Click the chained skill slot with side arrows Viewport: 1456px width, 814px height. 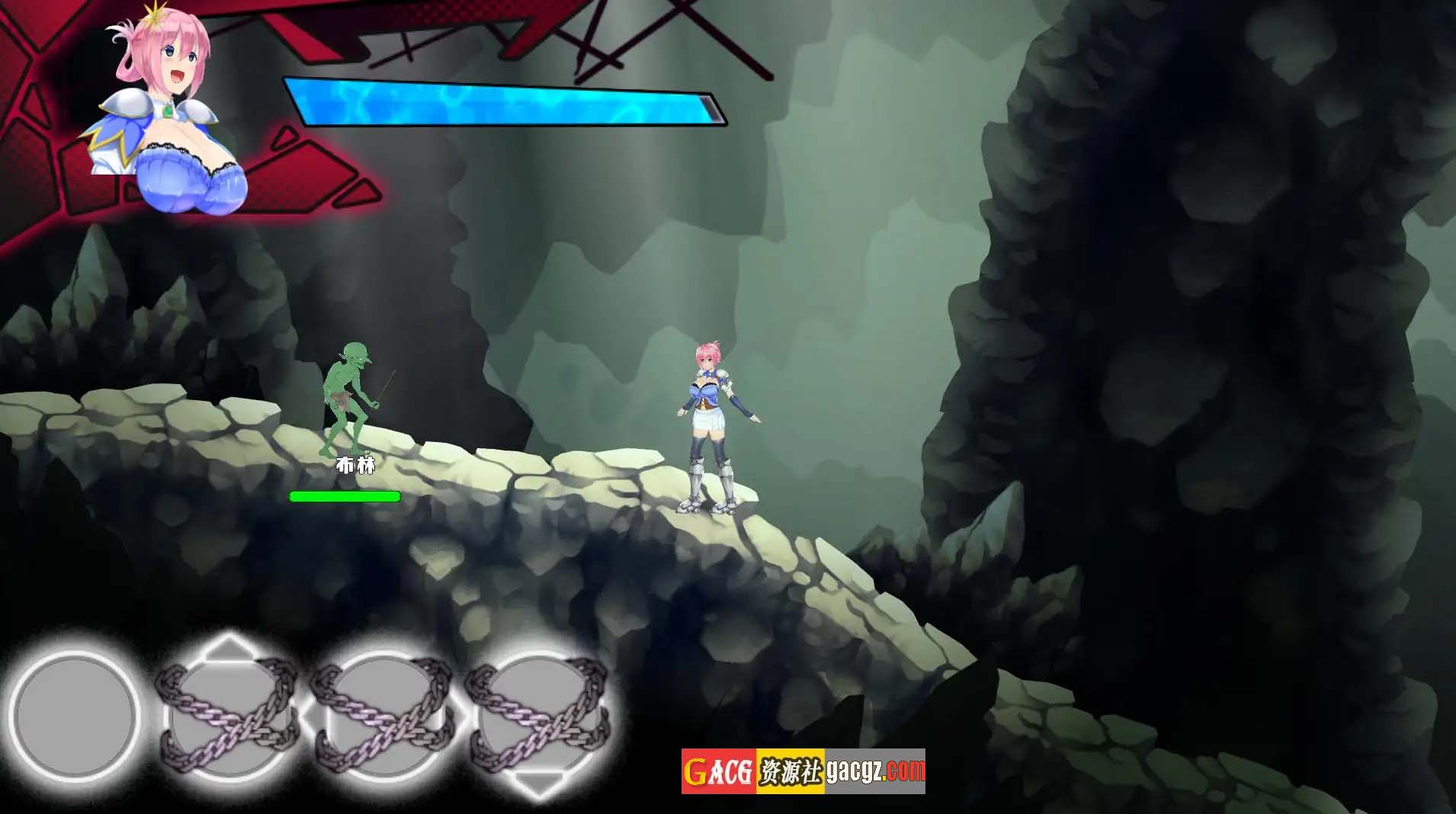click(x=385, y=718)
